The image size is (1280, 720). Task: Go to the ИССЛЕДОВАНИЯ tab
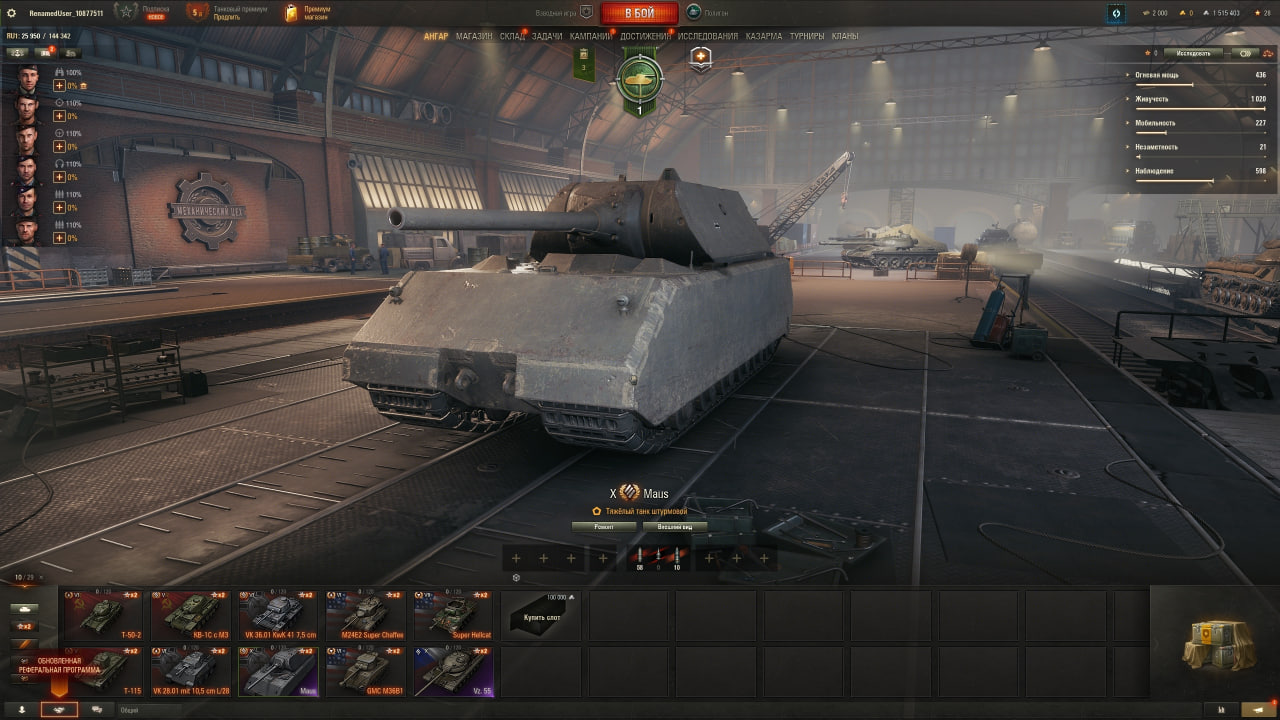pos(708,36)
